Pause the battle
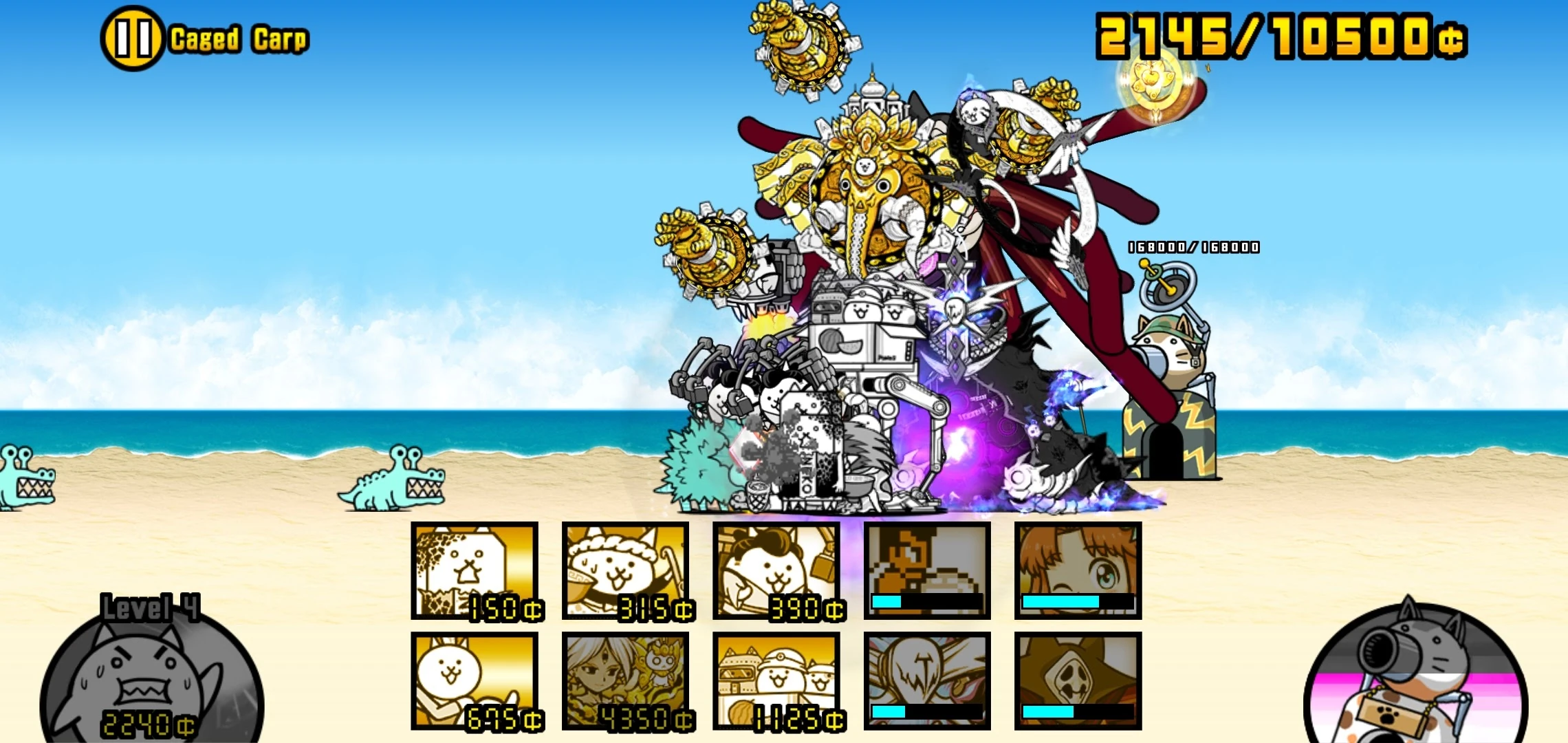 131,38
